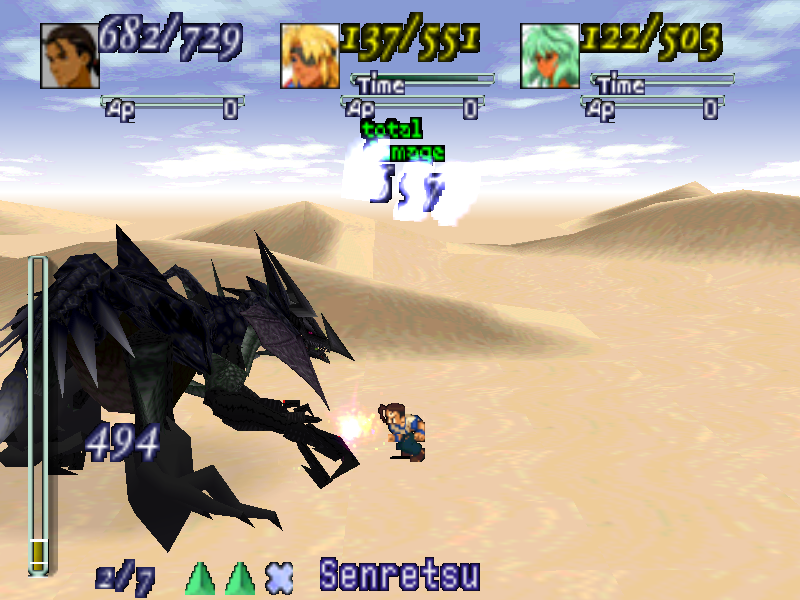This screenshot has width=800, height=600.
Task: Click the green-haired character's portrait
Action: 550,56
